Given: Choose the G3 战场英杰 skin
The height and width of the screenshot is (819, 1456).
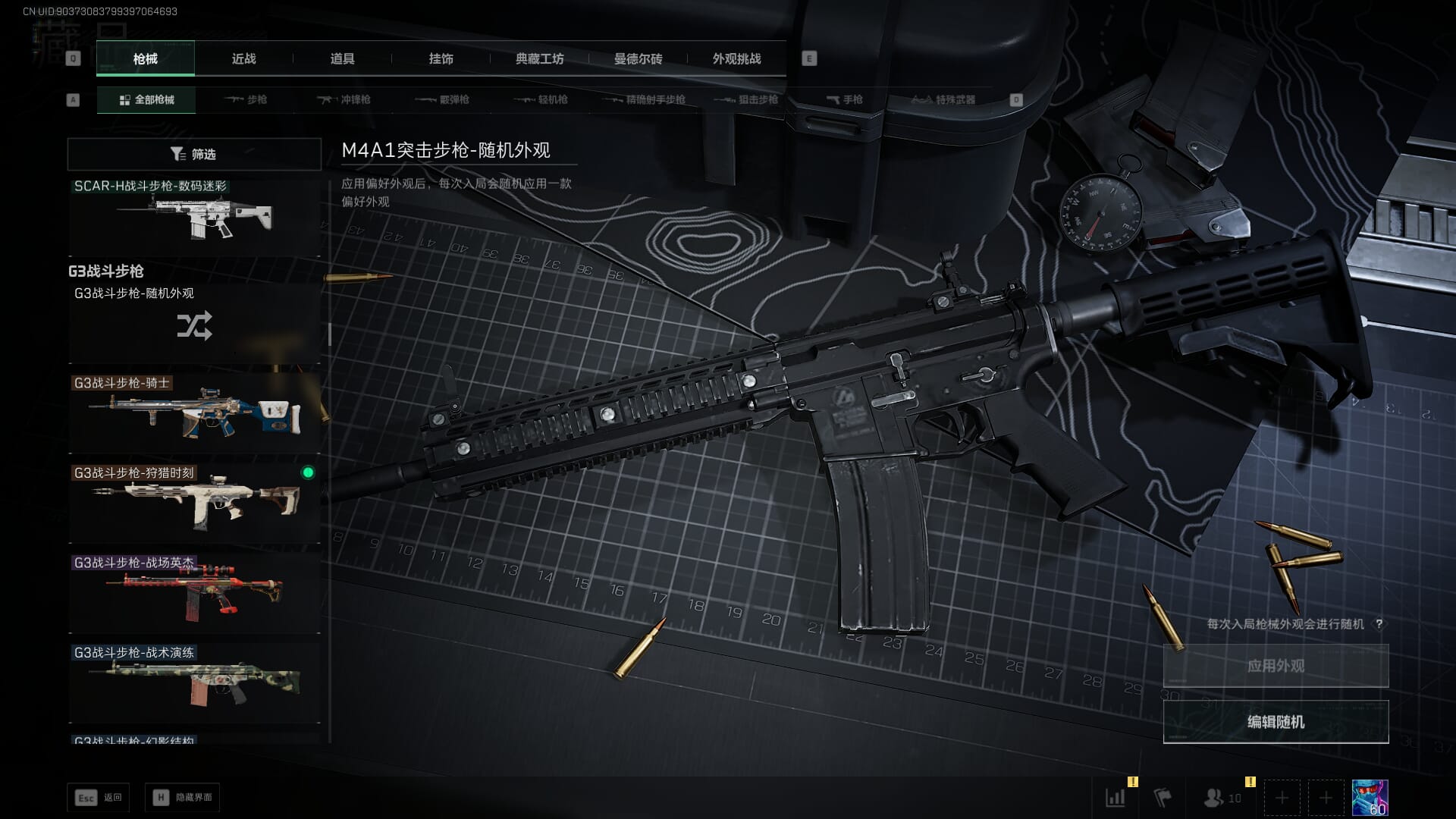Looking at the screenshot, I should coord(194,593).
